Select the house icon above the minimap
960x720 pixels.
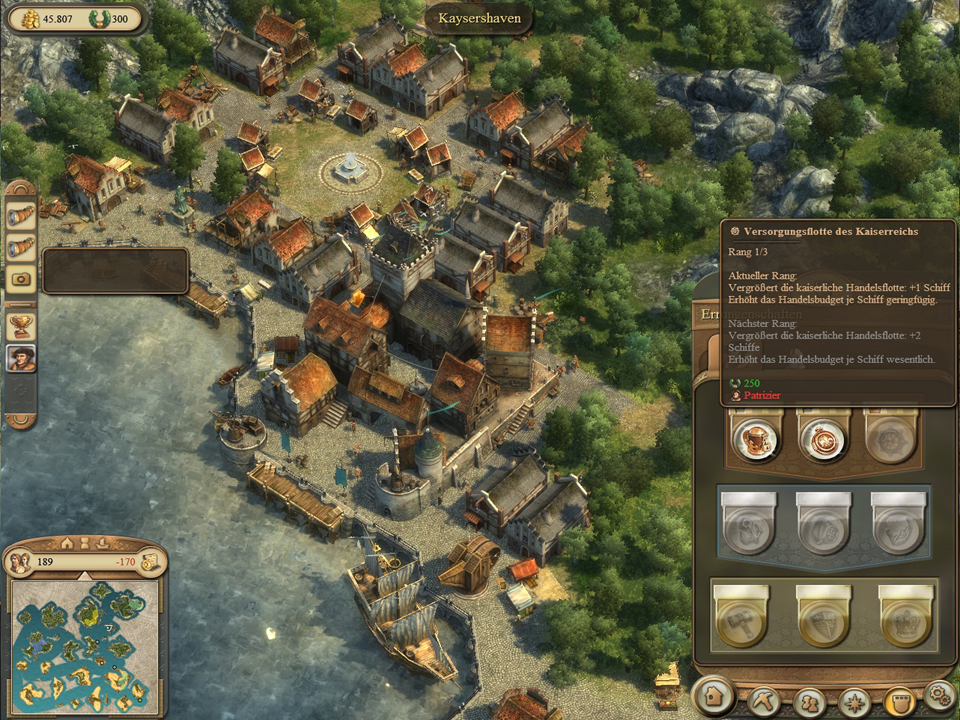[68, 543]
